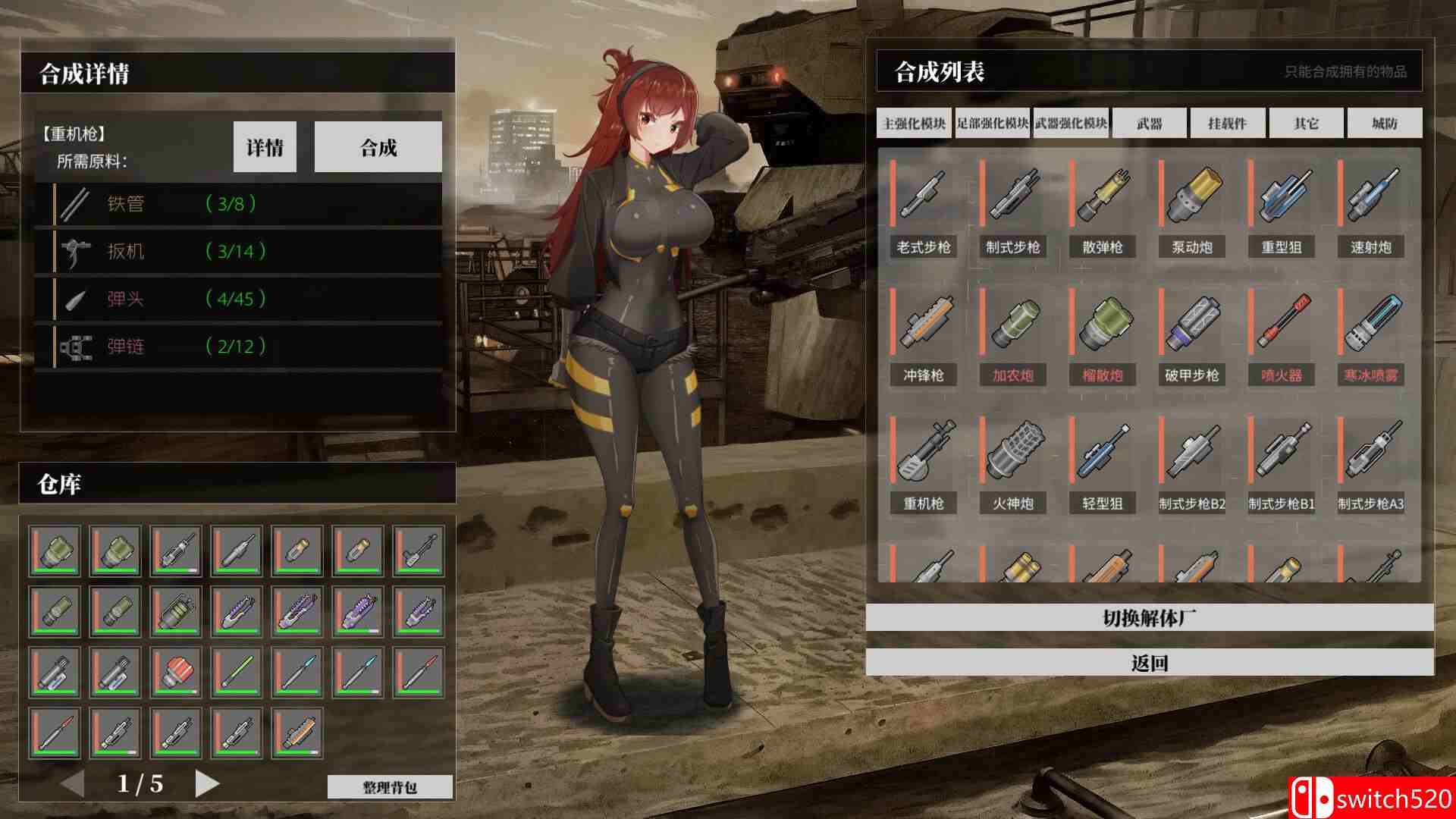Select the 火神炮 recipe

tap(1012, 463)
